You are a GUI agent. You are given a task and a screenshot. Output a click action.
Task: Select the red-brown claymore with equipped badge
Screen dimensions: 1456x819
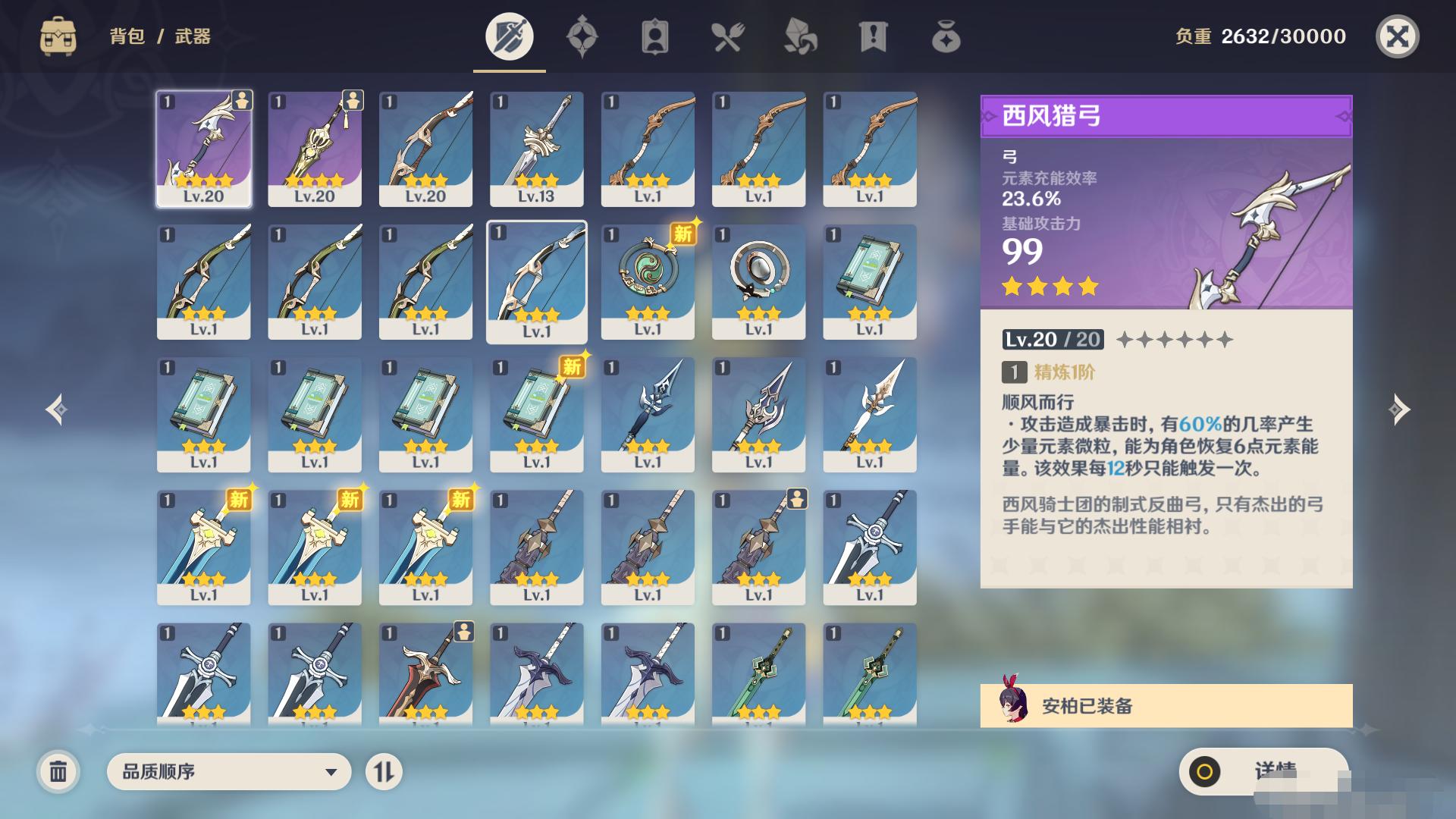tap(425, 671)
